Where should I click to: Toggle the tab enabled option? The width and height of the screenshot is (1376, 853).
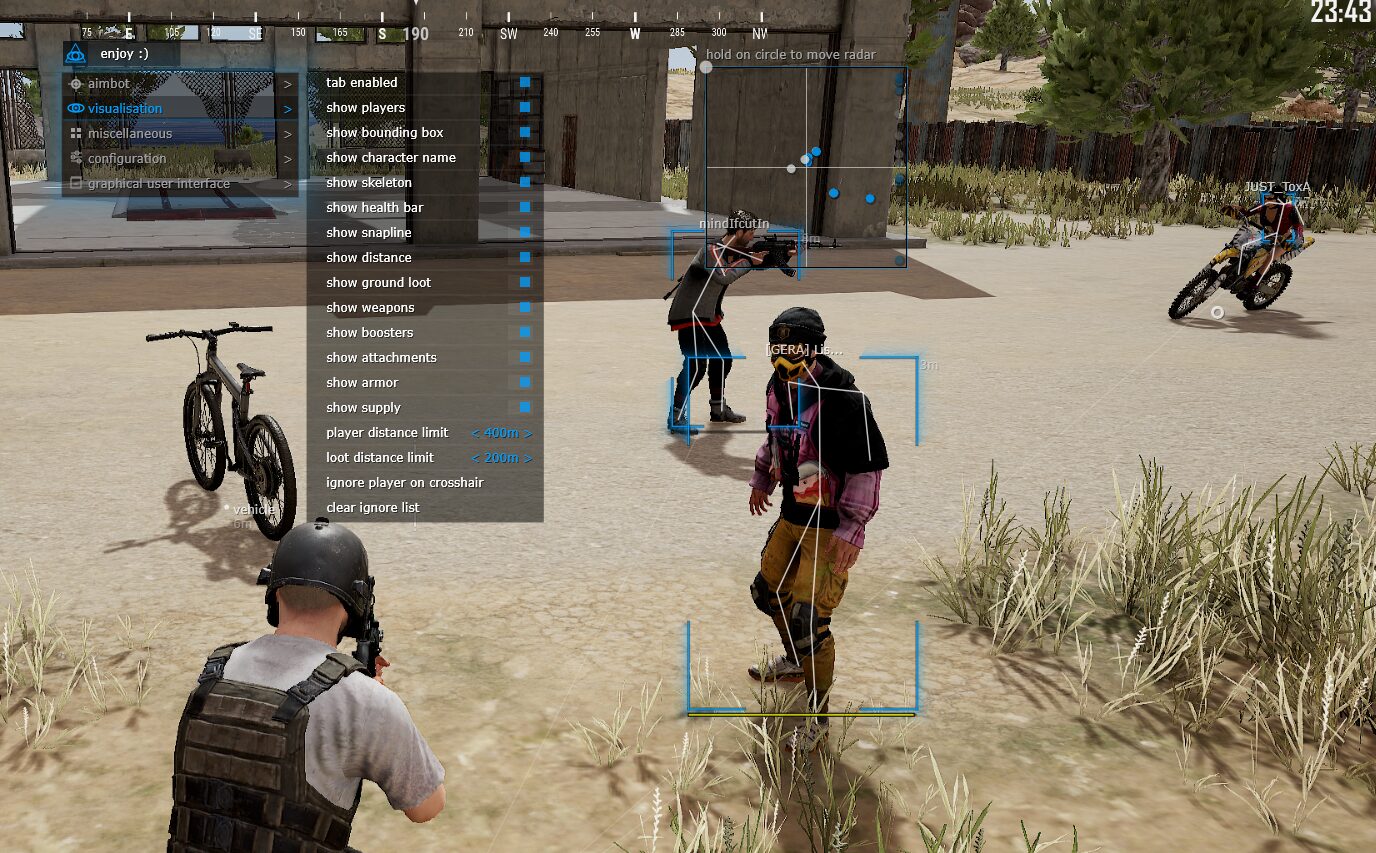525,82
